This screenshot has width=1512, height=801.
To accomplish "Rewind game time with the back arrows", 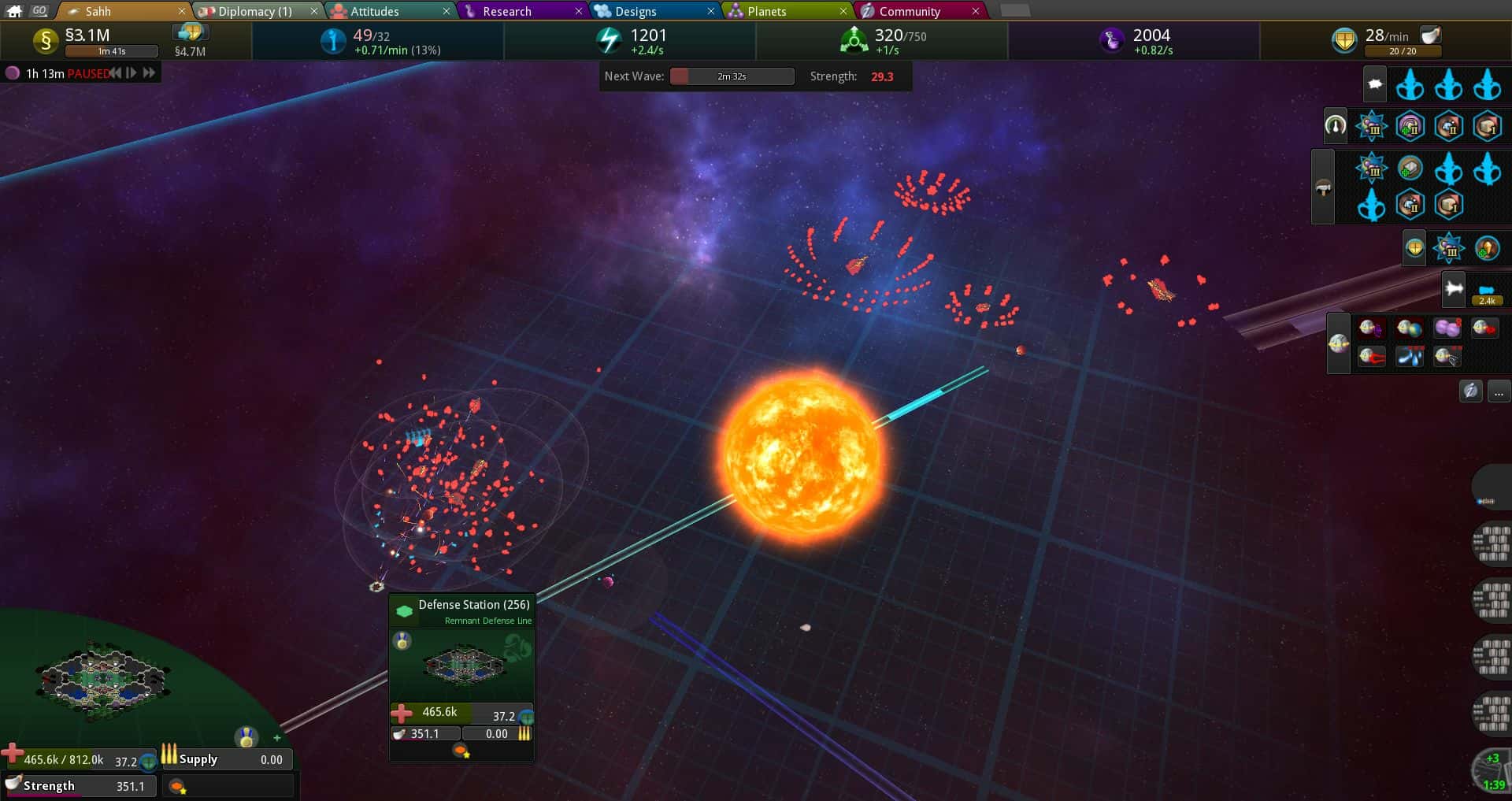I will [116, 72].
